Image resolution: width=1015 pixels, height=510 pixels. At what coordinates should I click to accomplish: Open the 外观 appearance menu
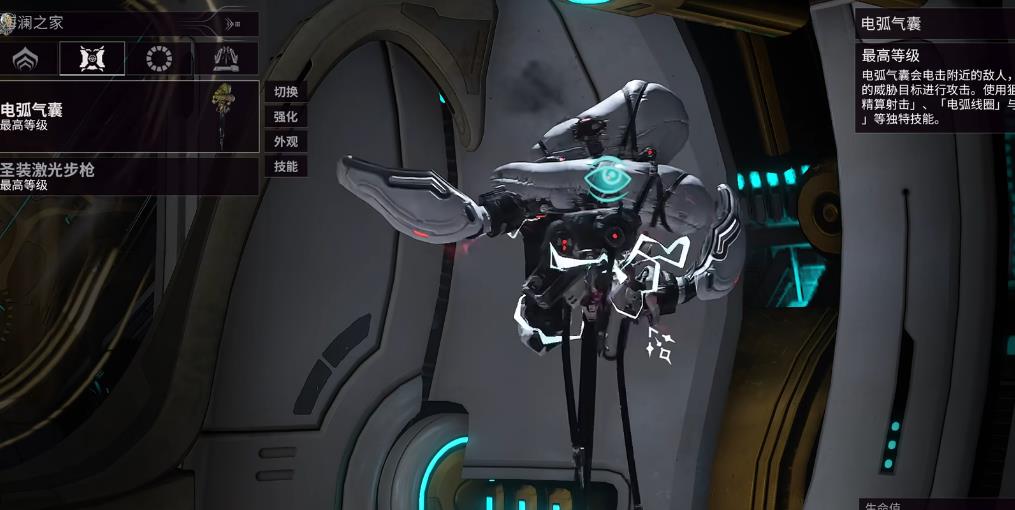[x=286, y=142]
